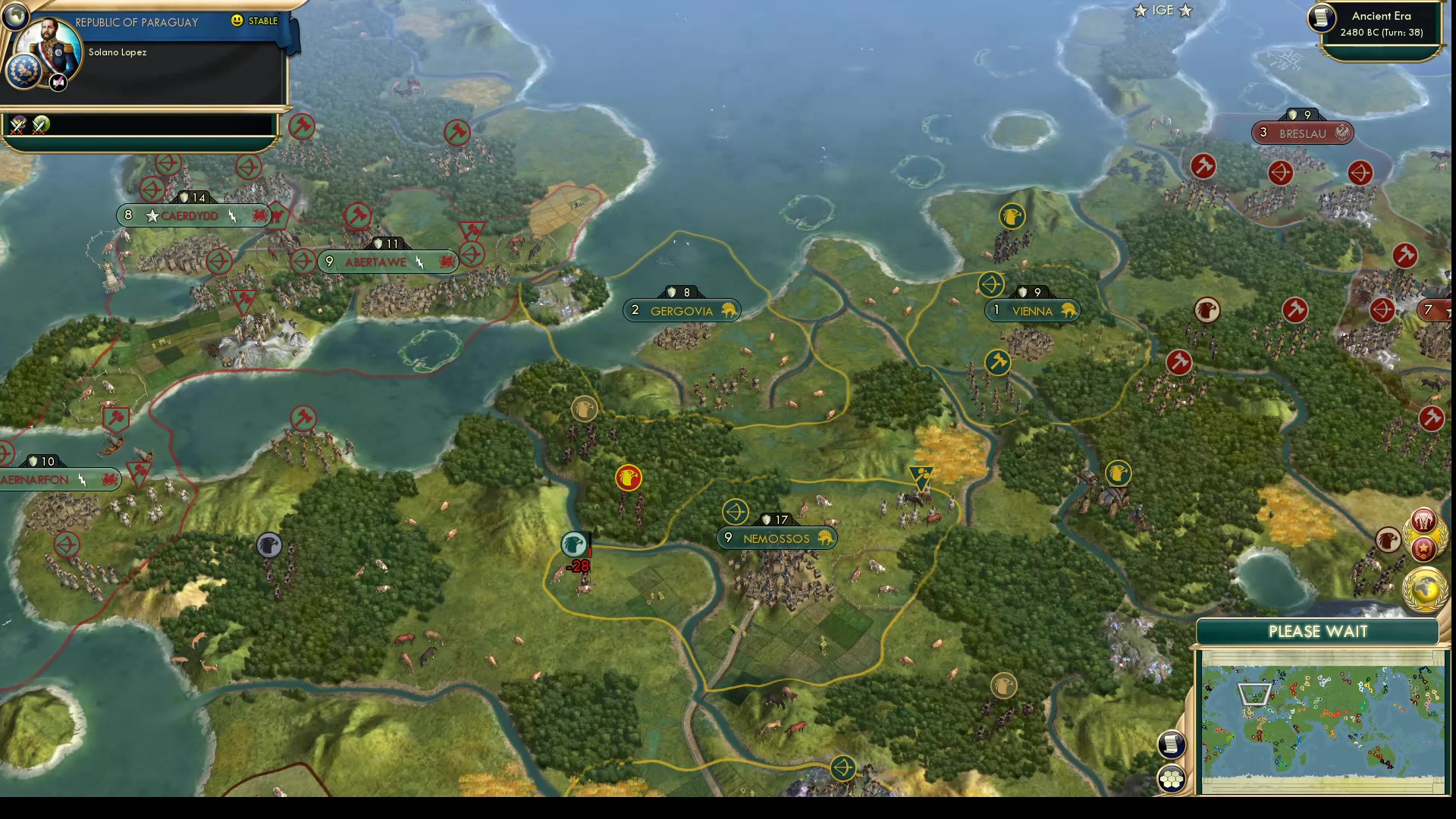Screen dimensions: 1456x819
Task: Select the Caerdydd city name
Action: click(188, 215)
